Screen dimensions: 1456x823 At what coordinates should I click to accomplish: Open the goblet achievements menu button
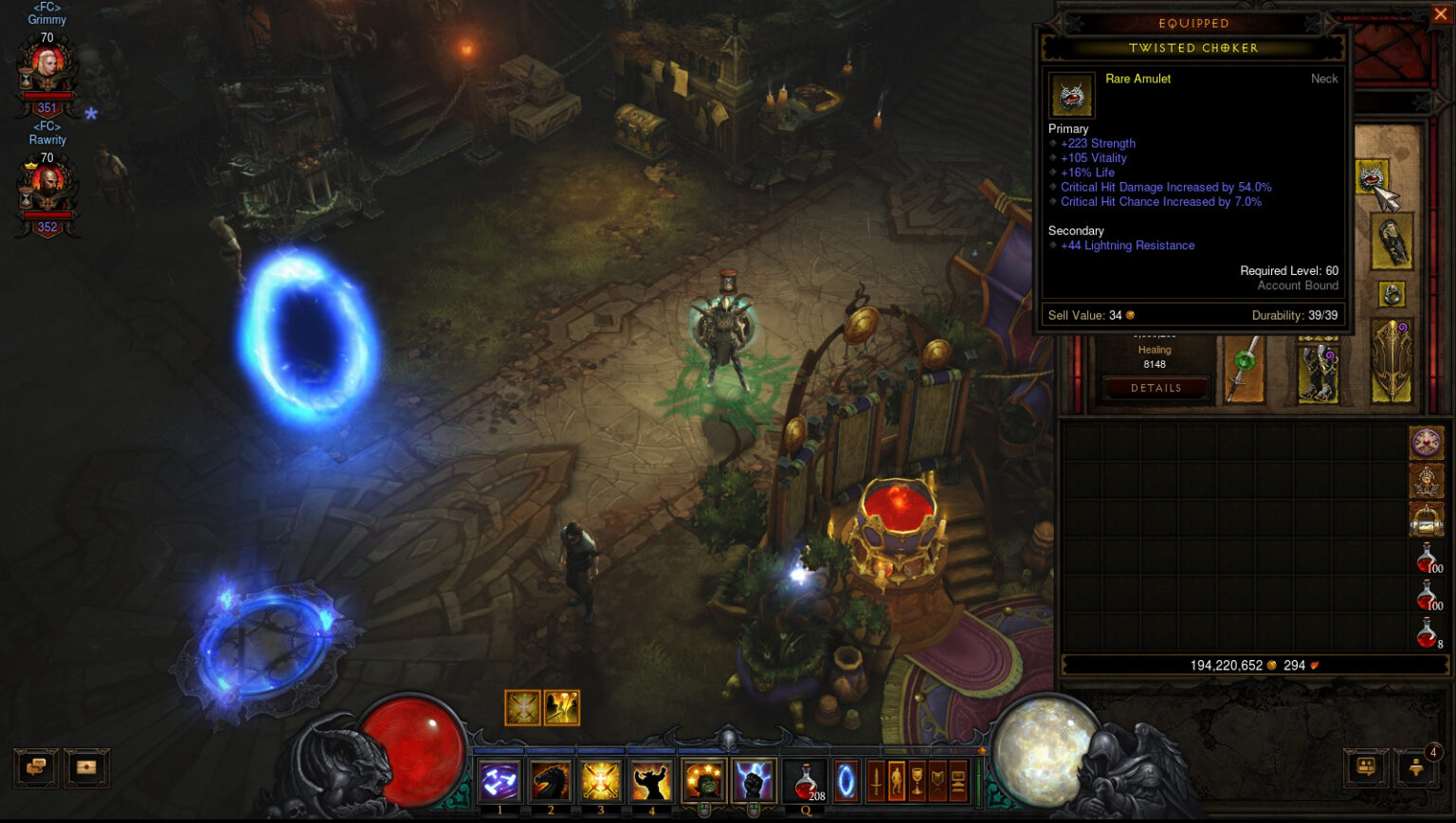[917, 781]
